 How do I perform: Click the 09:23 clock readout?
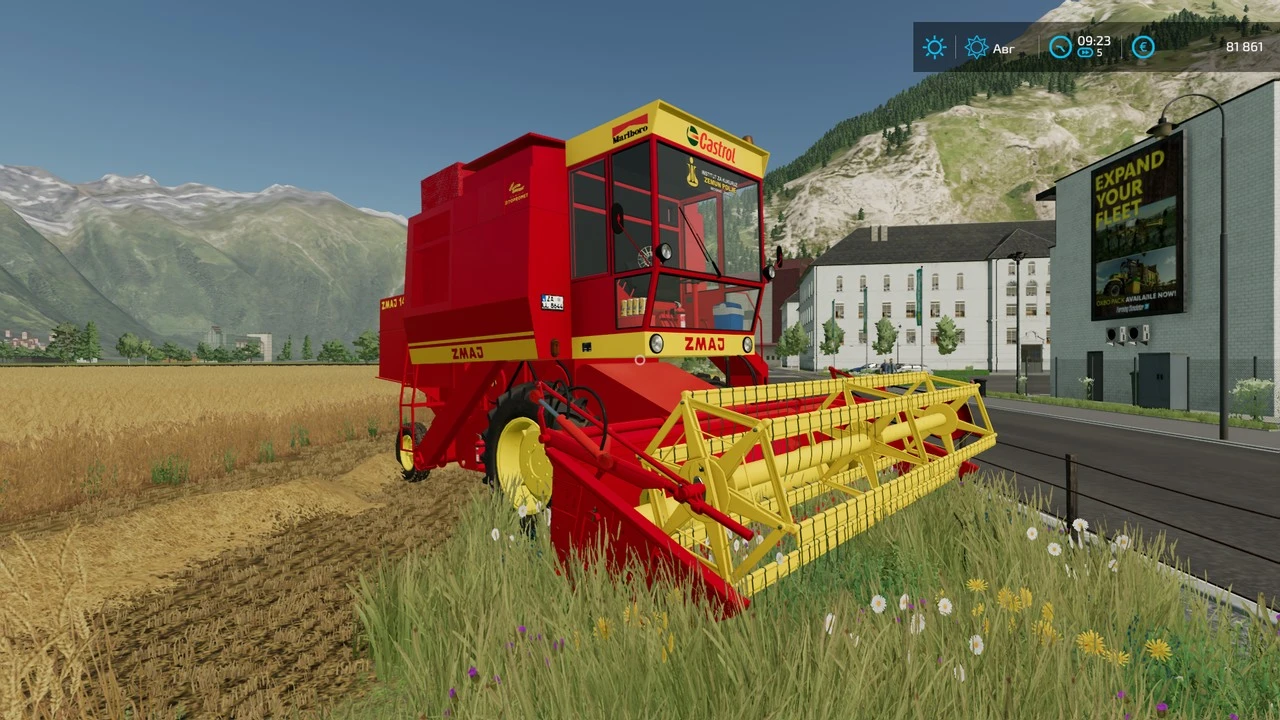pos(1093,41)
